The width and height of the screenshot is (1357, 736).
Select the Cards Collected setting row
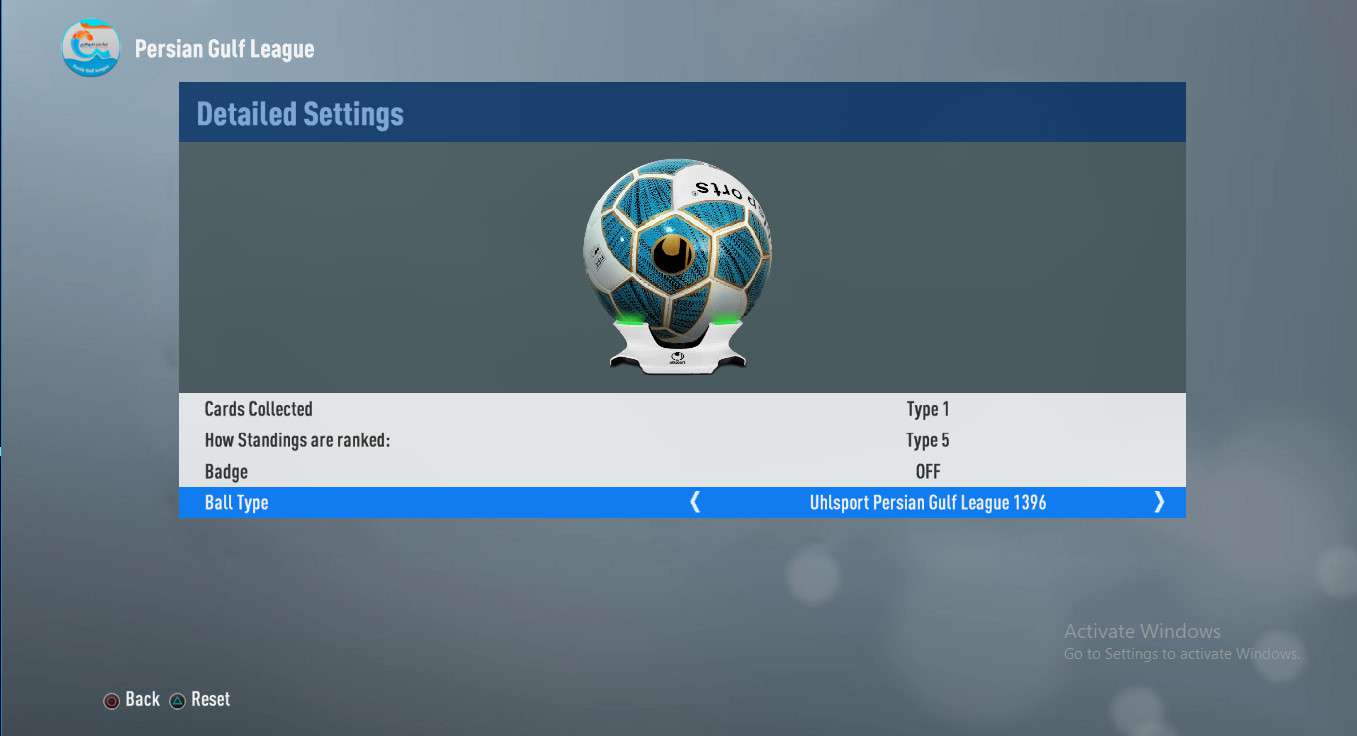(682, 409)
